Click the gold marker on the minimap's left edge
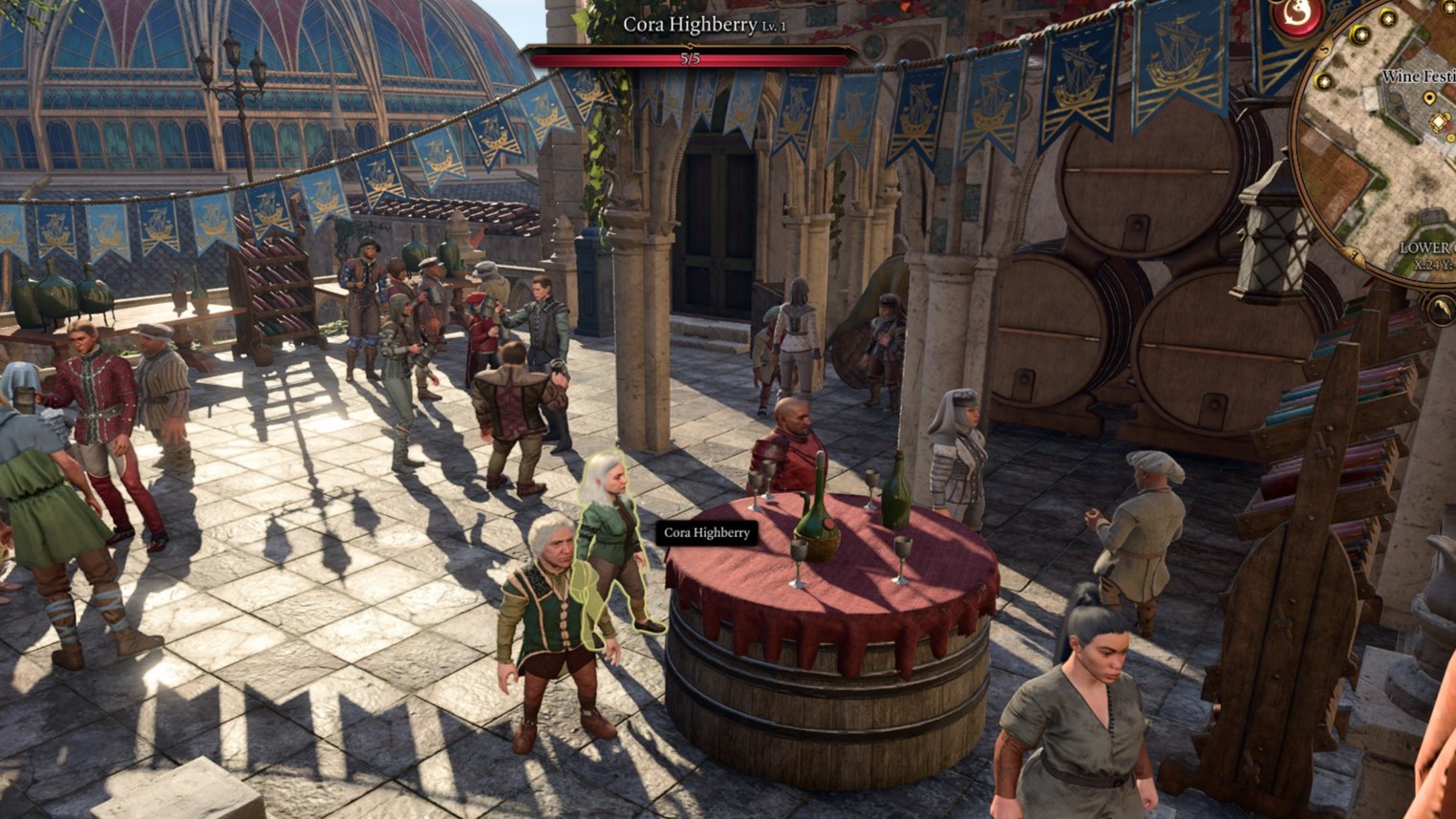The height and width of the screenshot is (819, 1456). tap(1323, 80)
